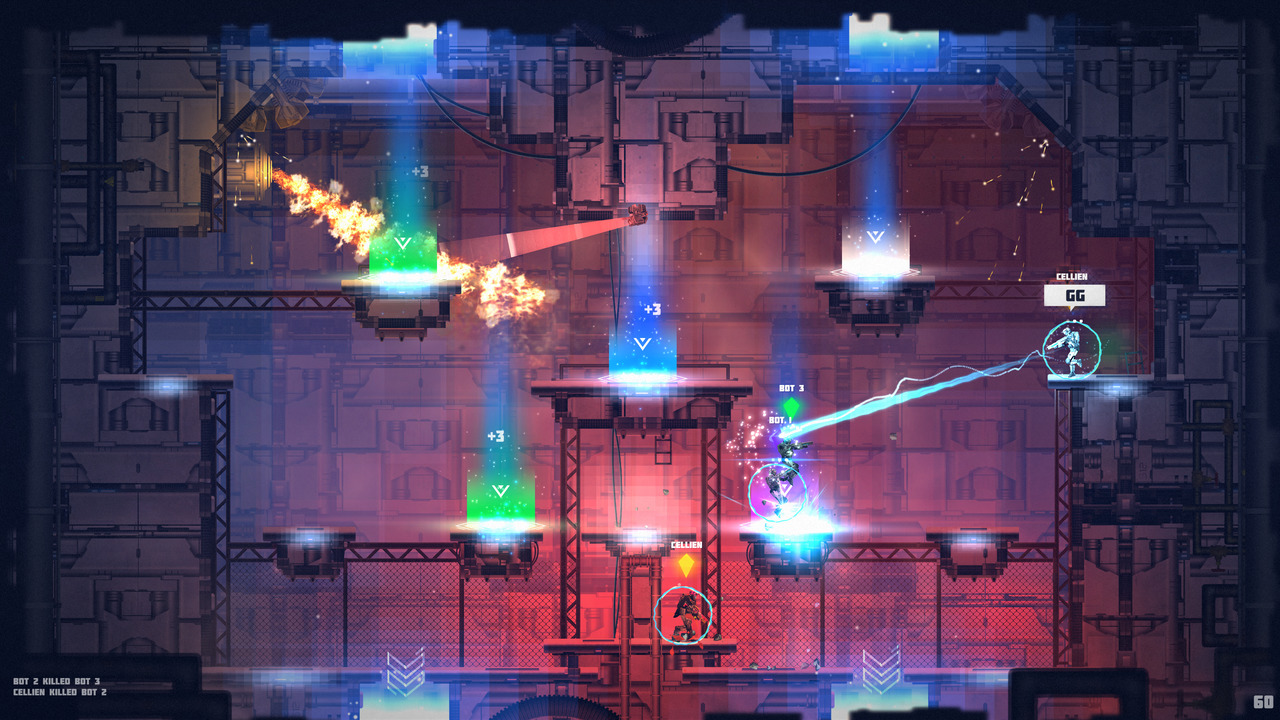Image resolution: width=1280 pixels, height=720 pixels.
Task: Expand the CELLIEN nameplate above the white robot
Action: [x=1071, y=274]
